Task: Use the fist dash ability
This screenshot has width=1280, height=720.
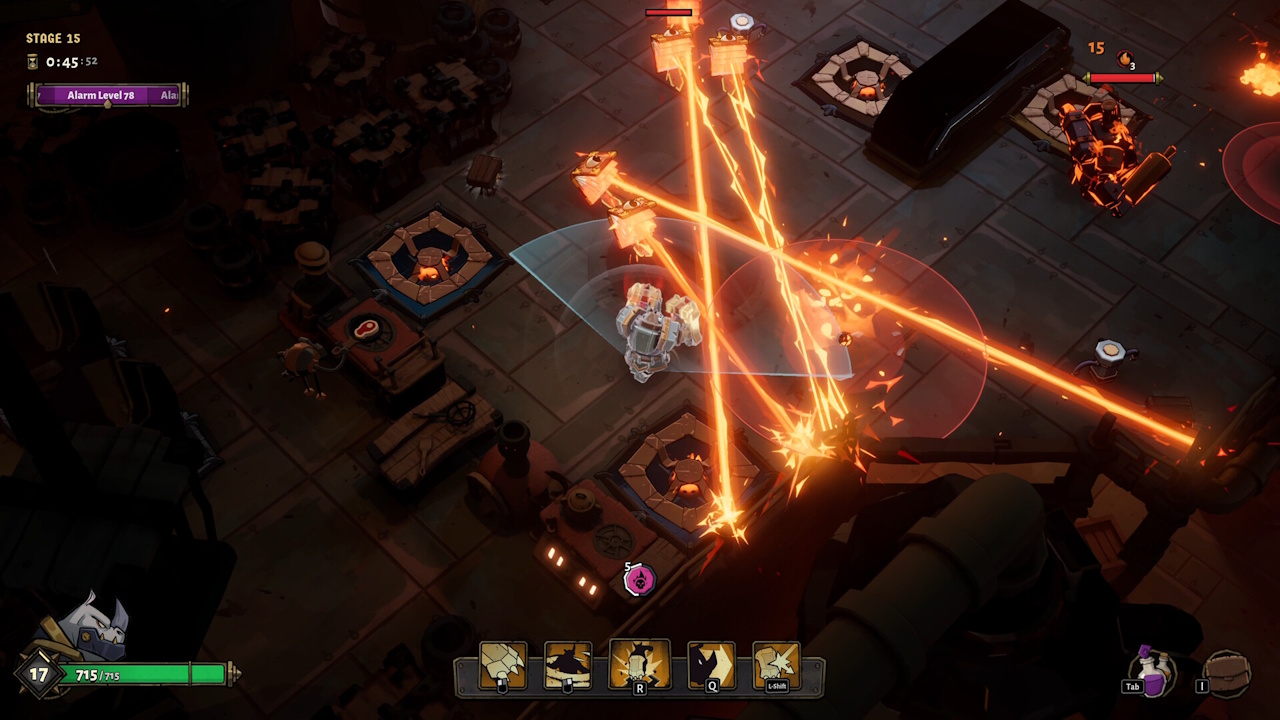Action: pyautogui.click(x=776, y=665)
